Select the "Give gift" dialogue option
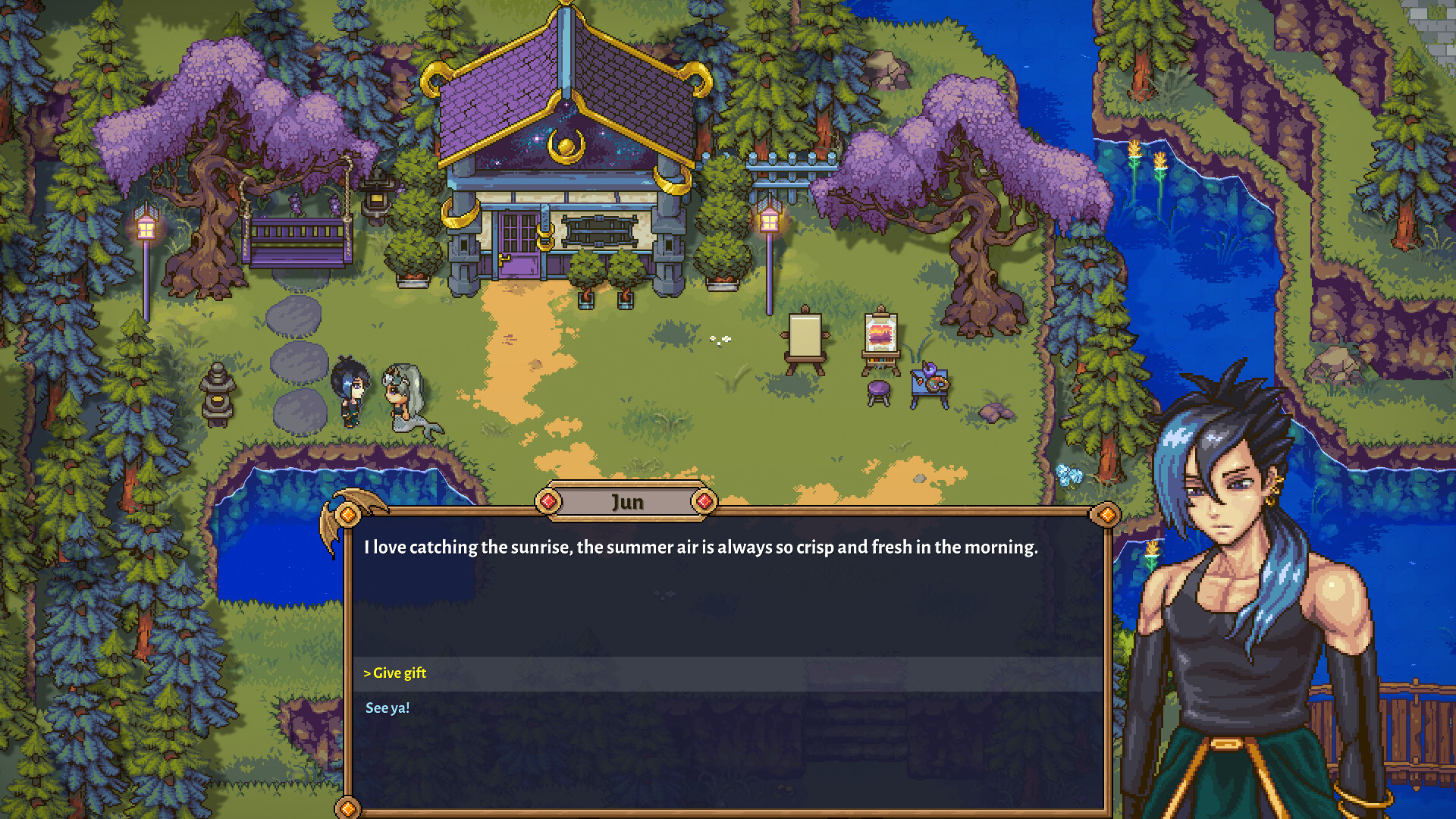Viewport: 1456px width, 819px height. coord(395,673)
